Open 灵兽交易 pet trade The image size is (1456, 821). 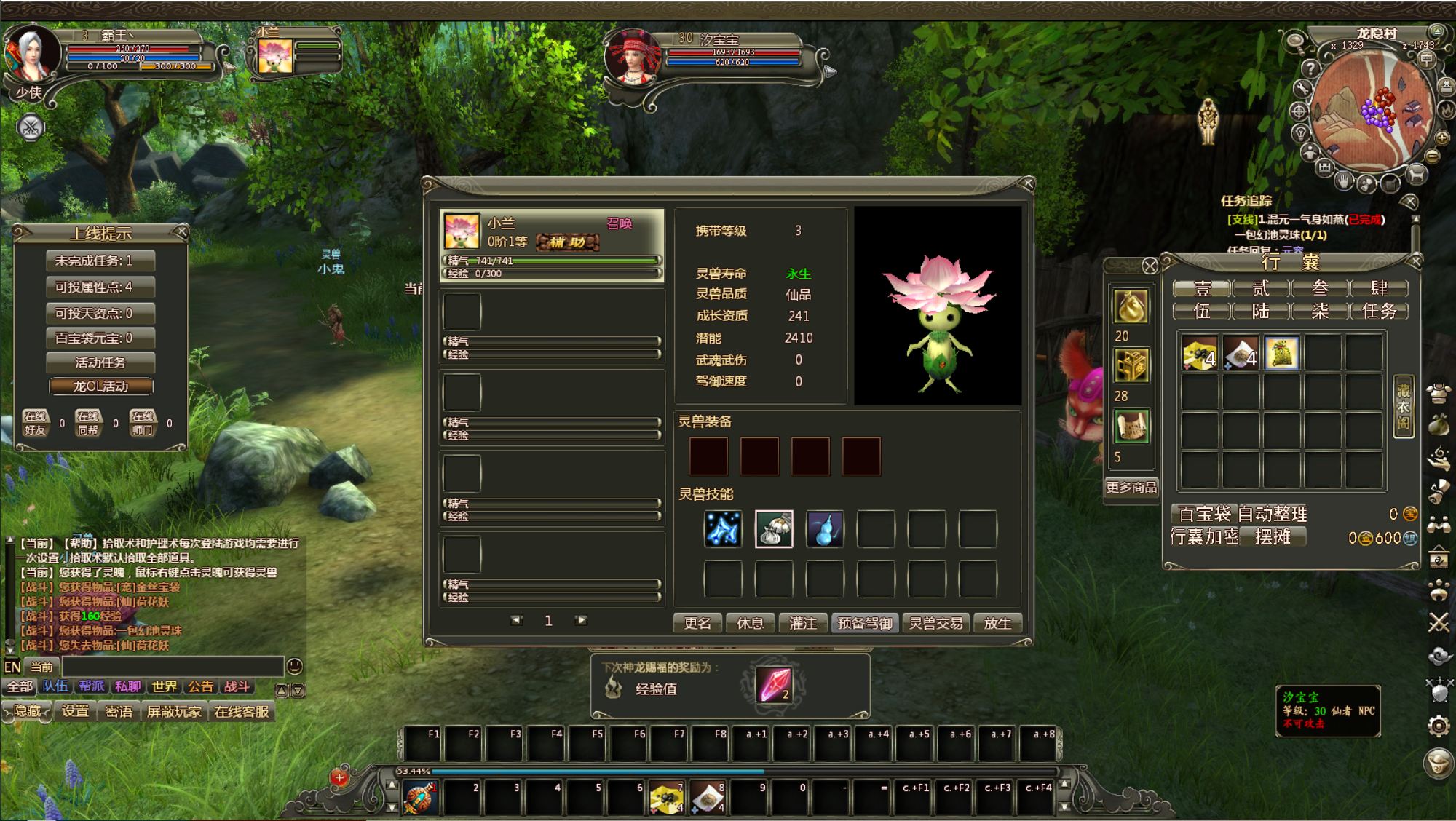point(936,623)
